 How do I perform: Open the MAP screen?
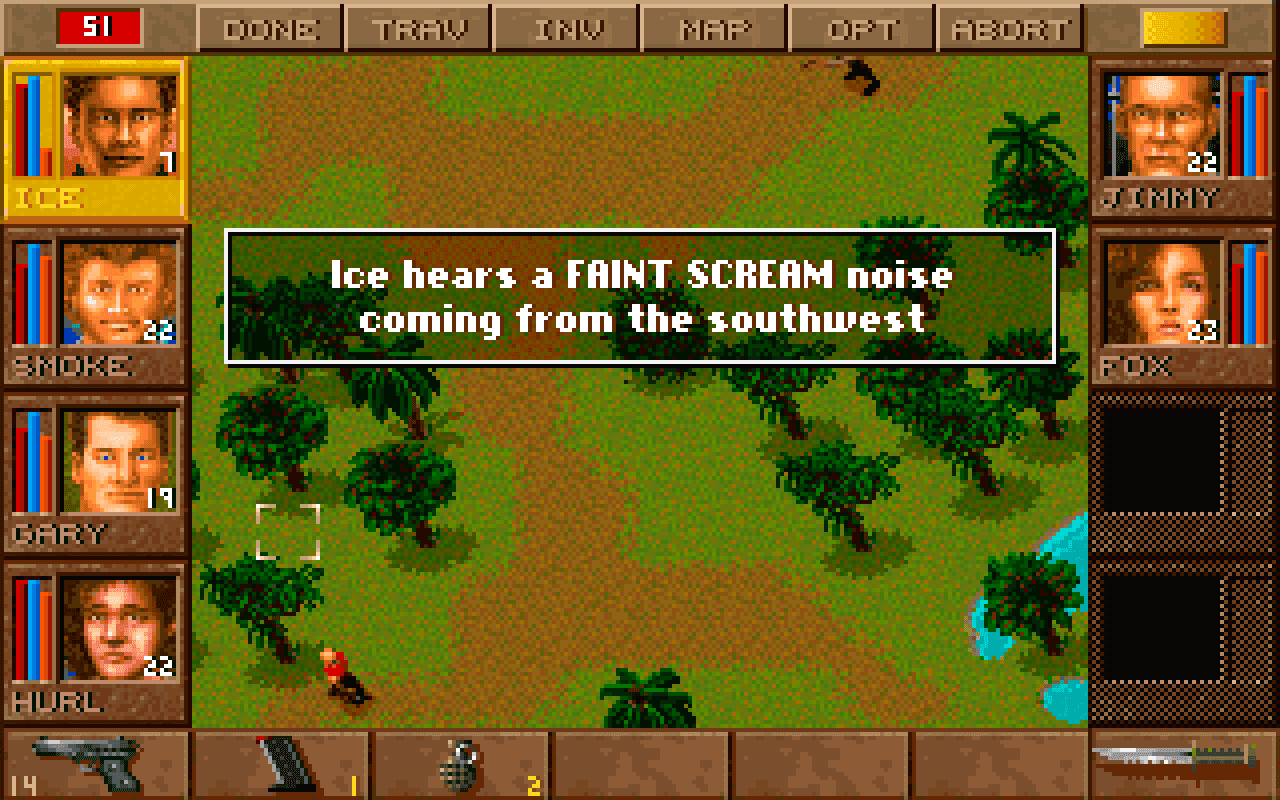(x=712, y=27)
